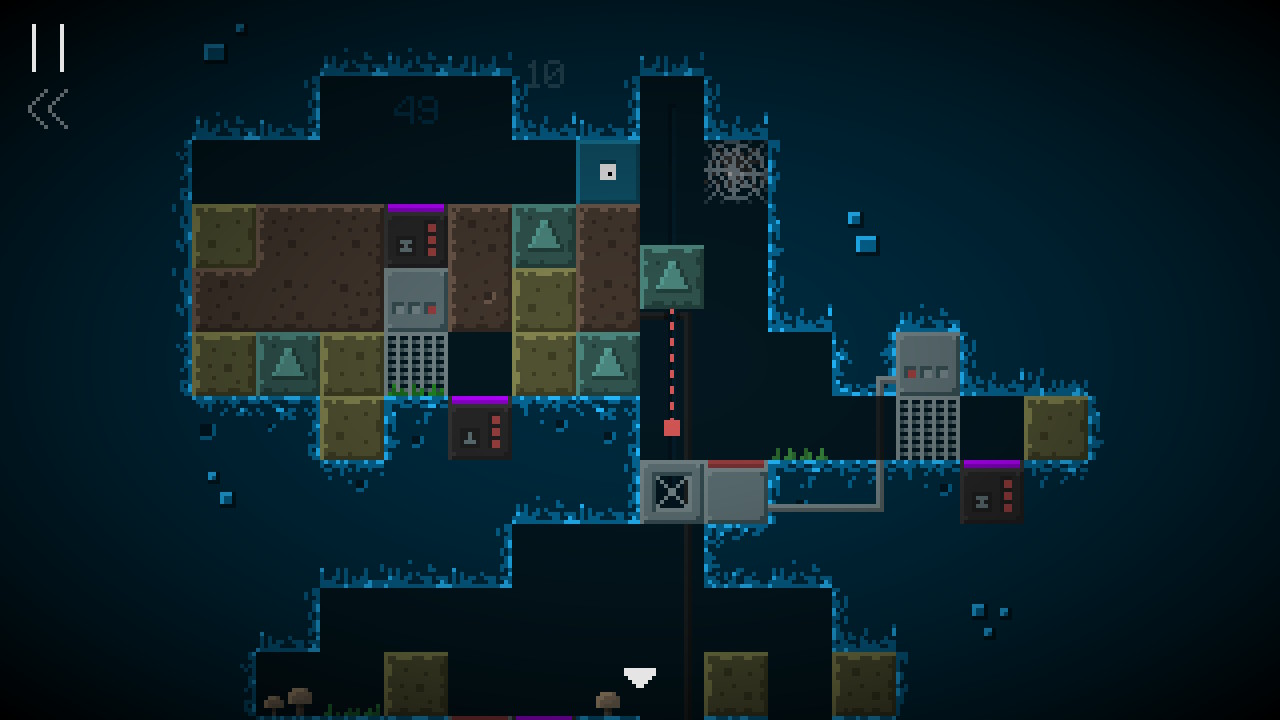This screenshot has width=1280, height=720.
Task: Toggle the purple-topped device on the lower left
Action: tap(481, 430)
